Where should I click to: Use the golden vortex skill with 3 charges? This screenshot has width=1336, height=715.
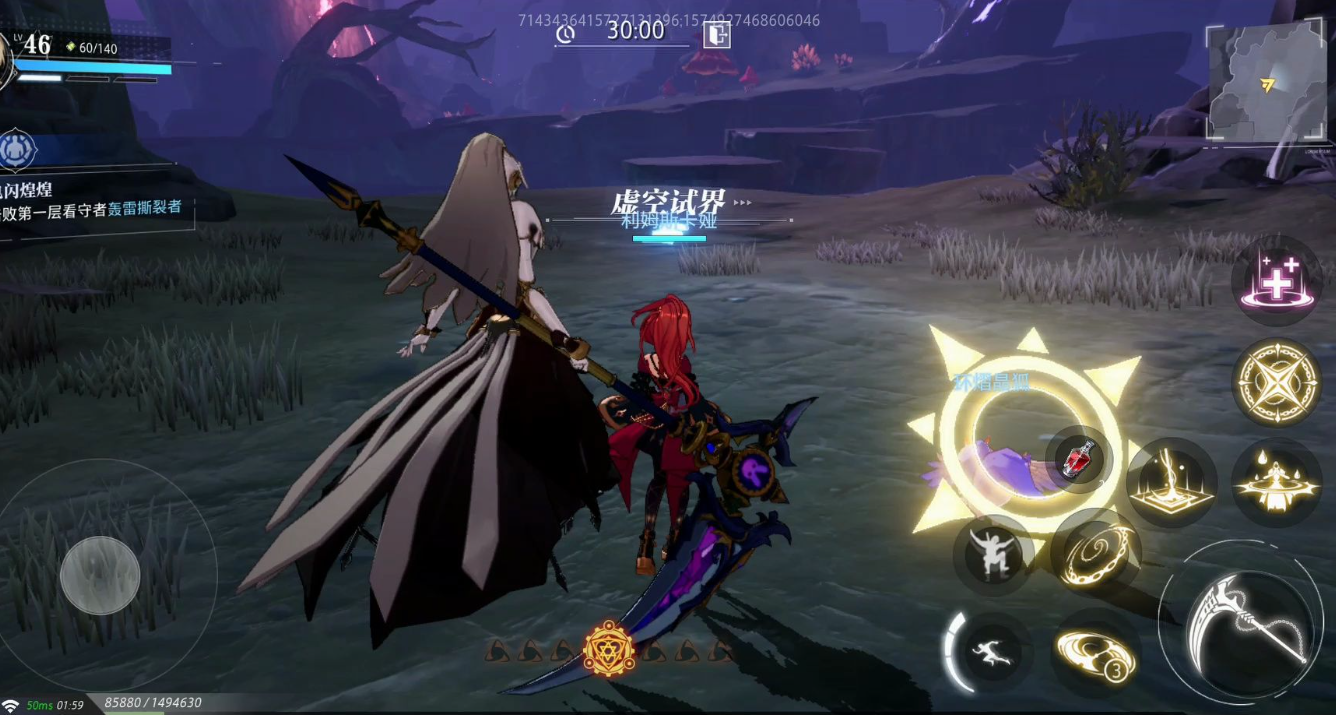click(1096, 654)
